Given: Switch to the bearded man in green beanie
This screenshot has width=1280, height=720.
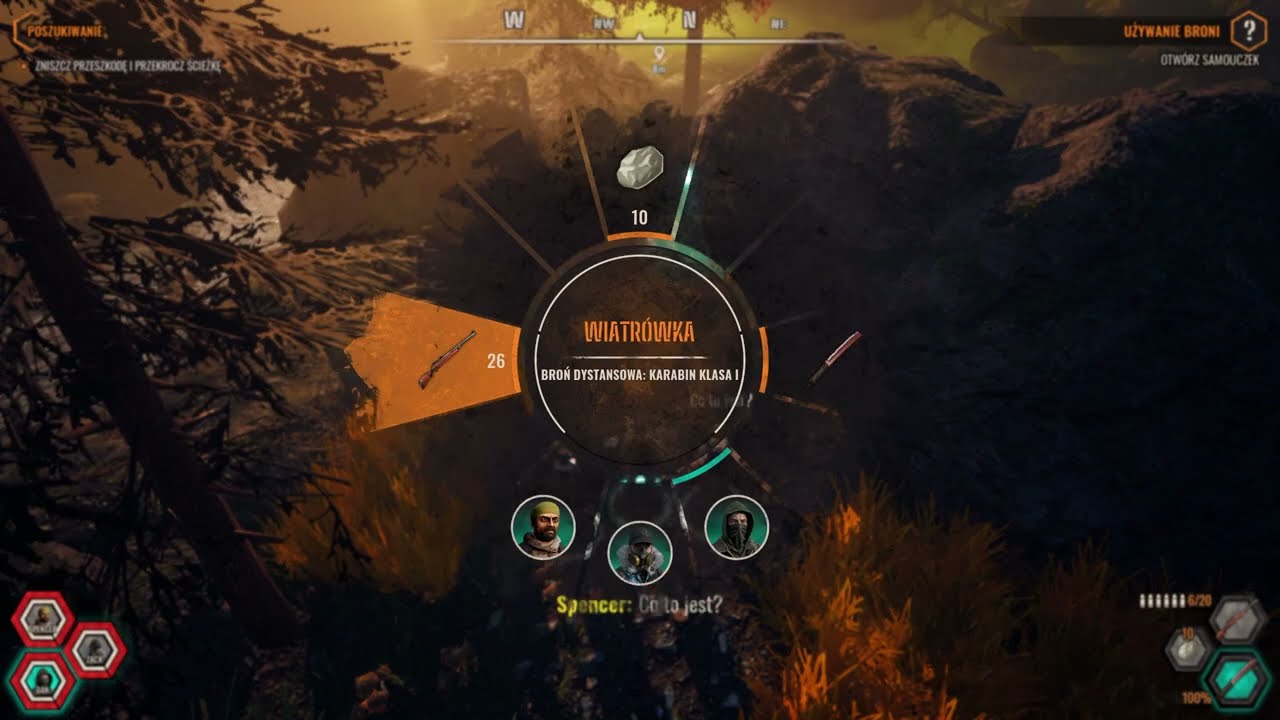Looking at the screenshot, I should point(543,528).
